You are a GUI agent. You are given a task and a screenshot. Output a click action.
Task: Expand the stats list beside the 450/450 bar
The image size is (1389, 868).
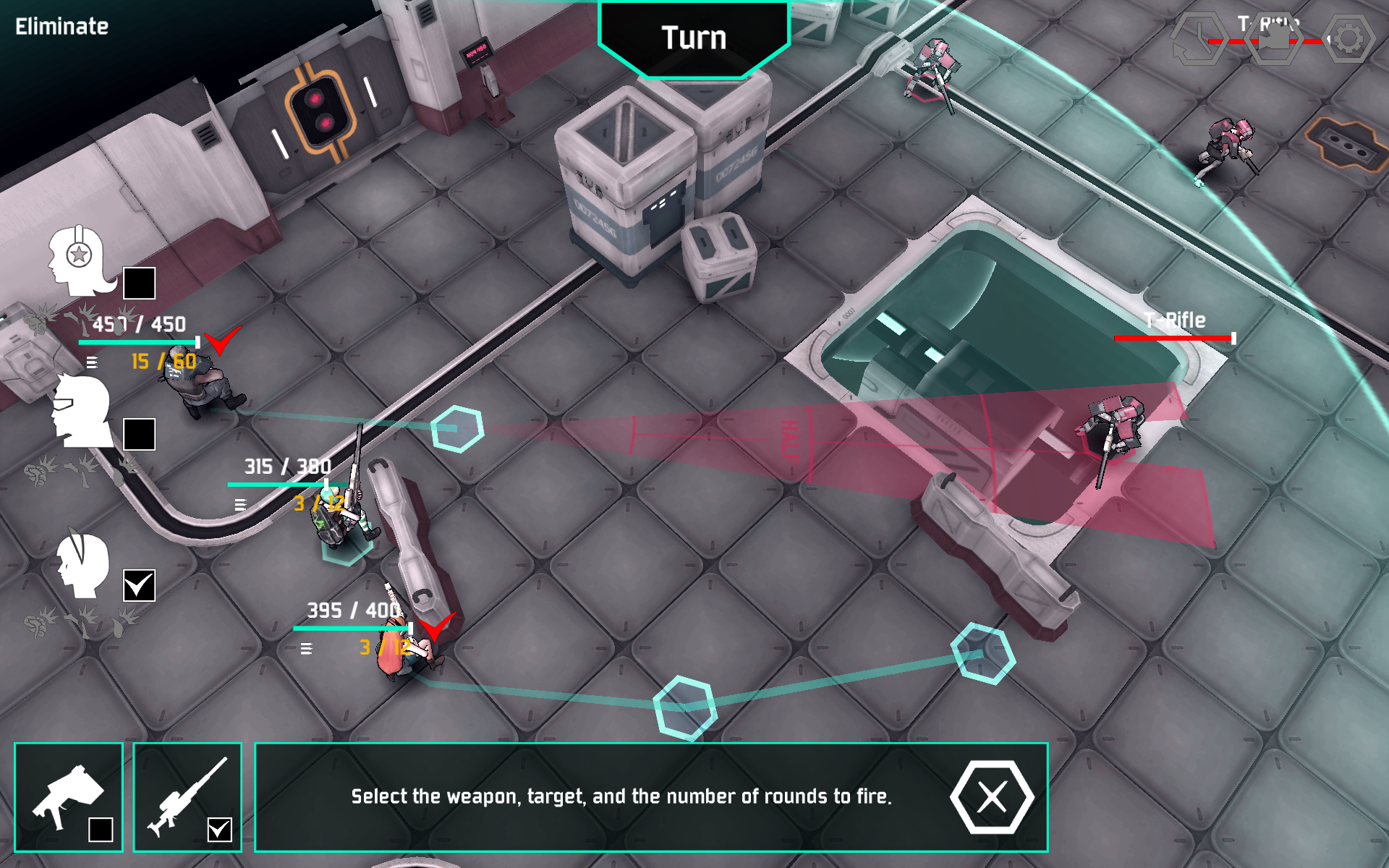(x=92, y=362)
